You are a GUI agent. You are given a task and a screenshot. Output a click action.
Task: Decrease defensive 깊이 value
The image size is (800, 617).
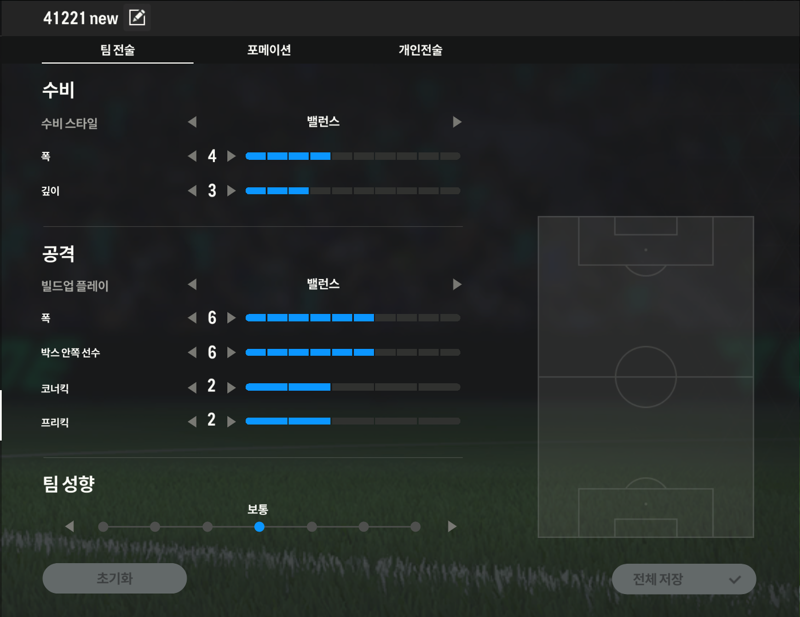click(x=192, y=190)
